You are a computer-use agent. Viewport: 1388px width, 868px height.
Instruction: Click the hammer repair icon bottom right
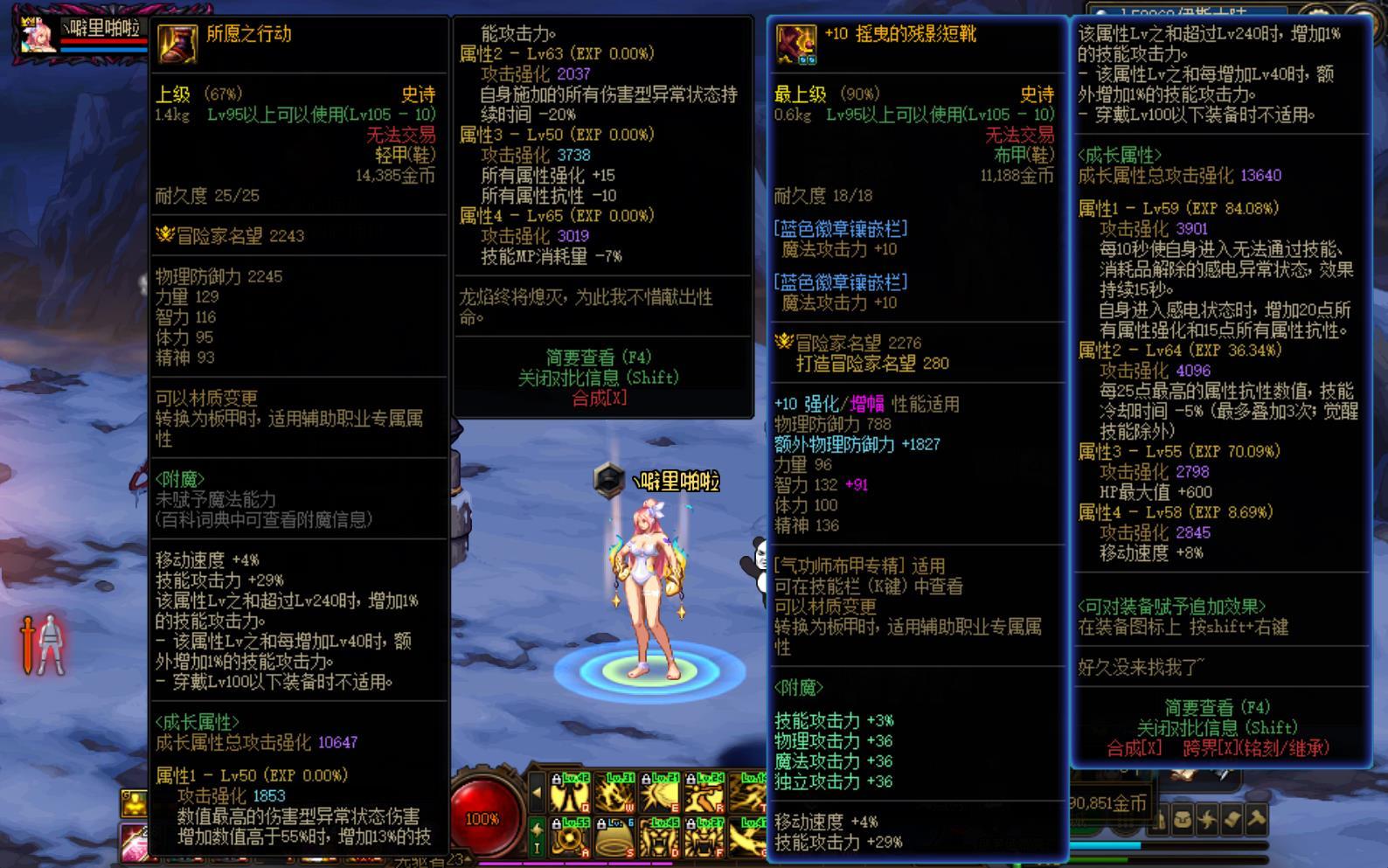click(1256, 820)
